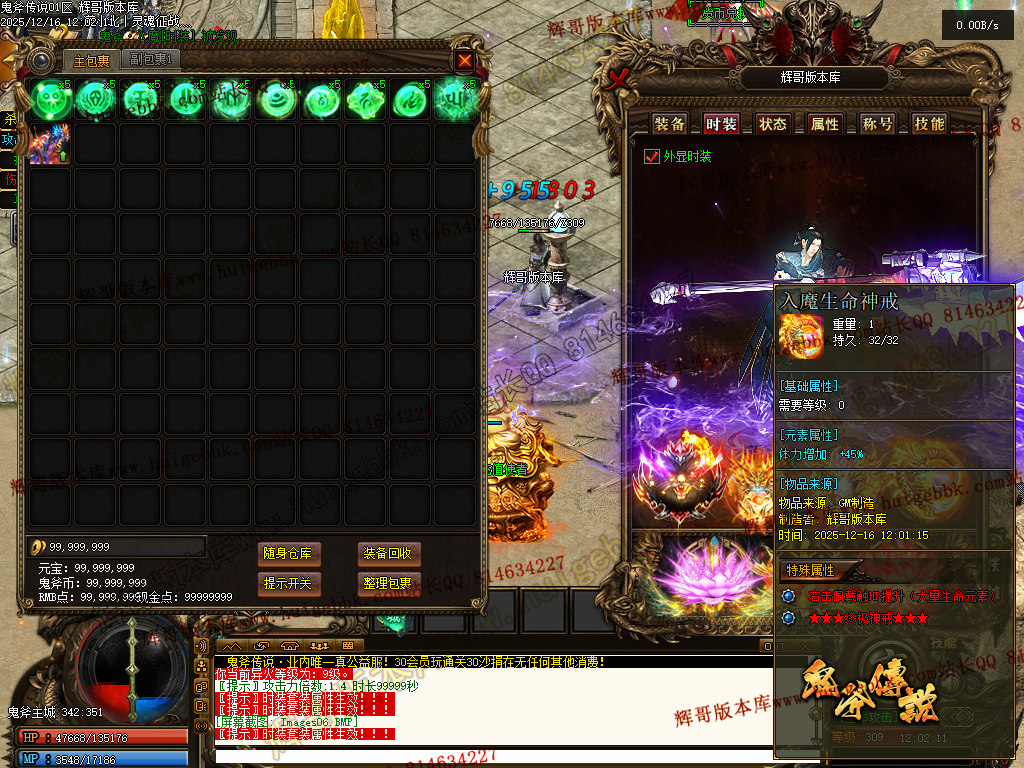The height and width of the screenshot is (768, 1024).
Task: Open the 装备 equipment tab
Action: point(669,124)
